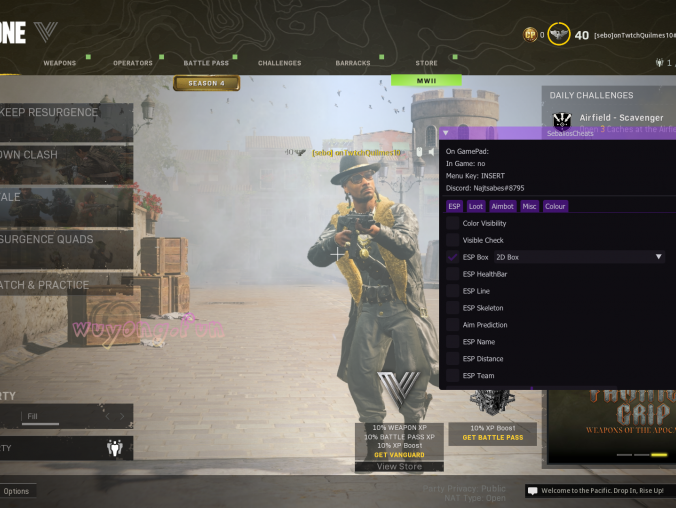
Task: Enable the ESP HealthBar checkbox
Action: point(453,274)
